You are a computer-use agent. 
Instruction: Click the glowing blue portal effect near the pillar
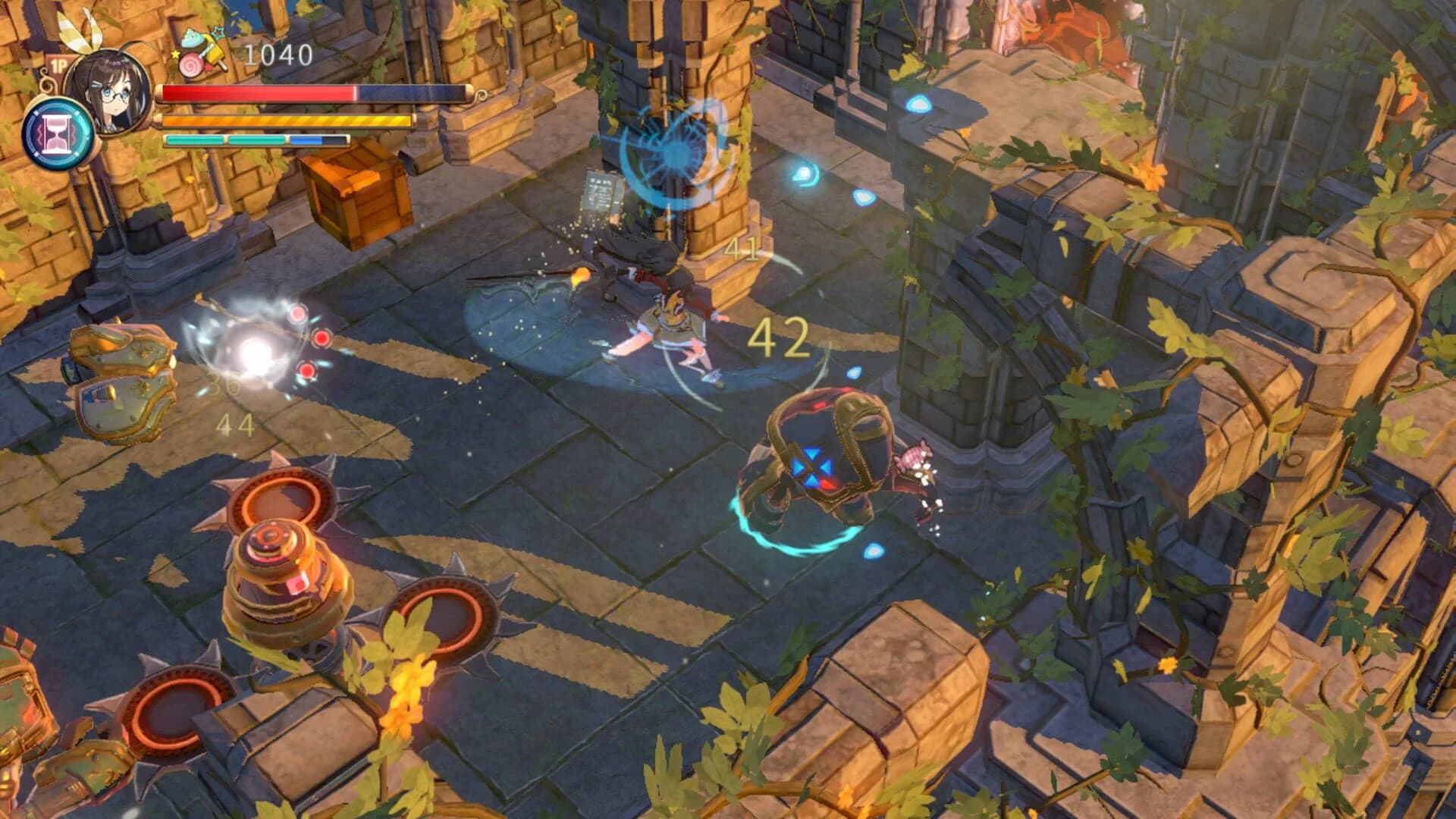671,152
